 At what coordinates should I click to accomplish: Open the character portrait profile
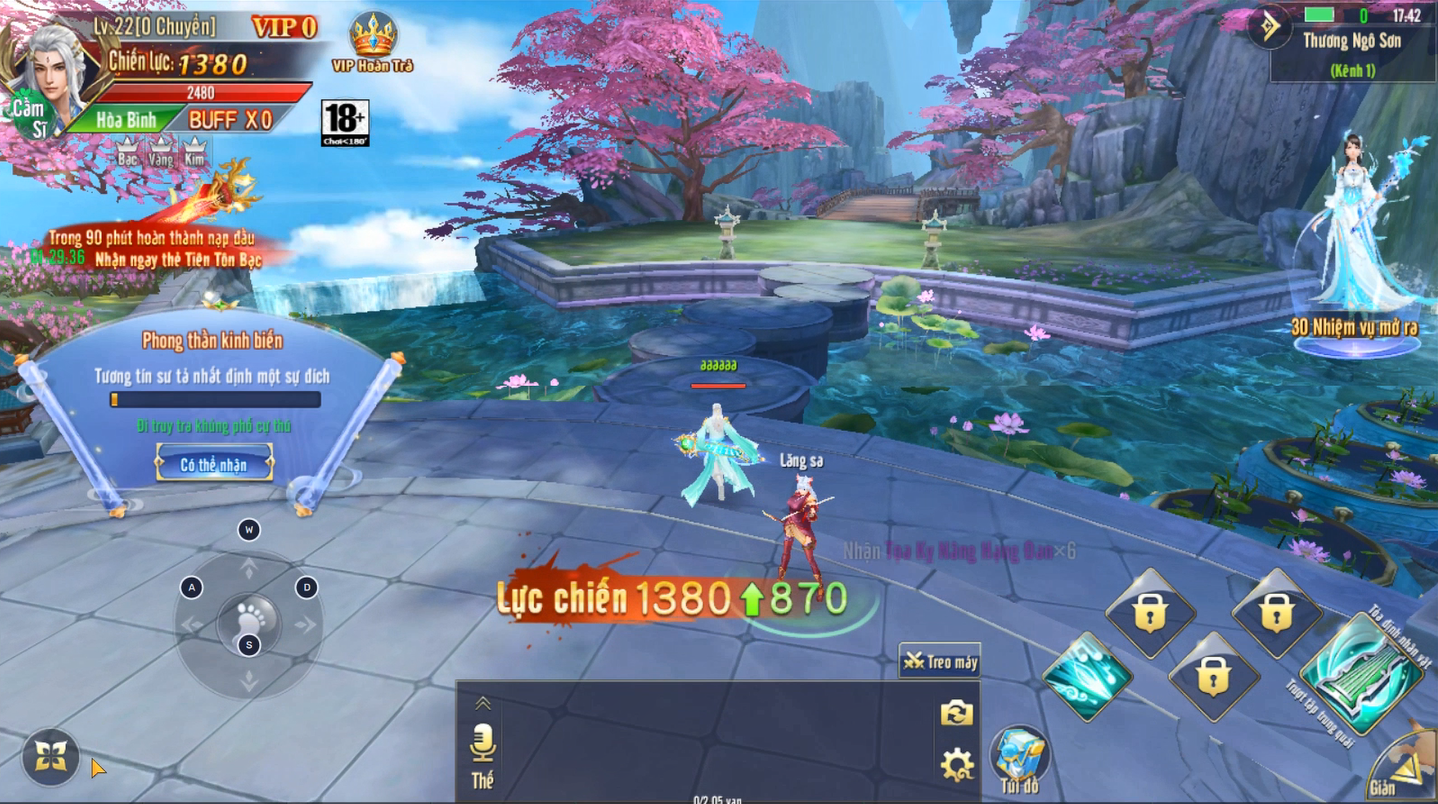57,76
